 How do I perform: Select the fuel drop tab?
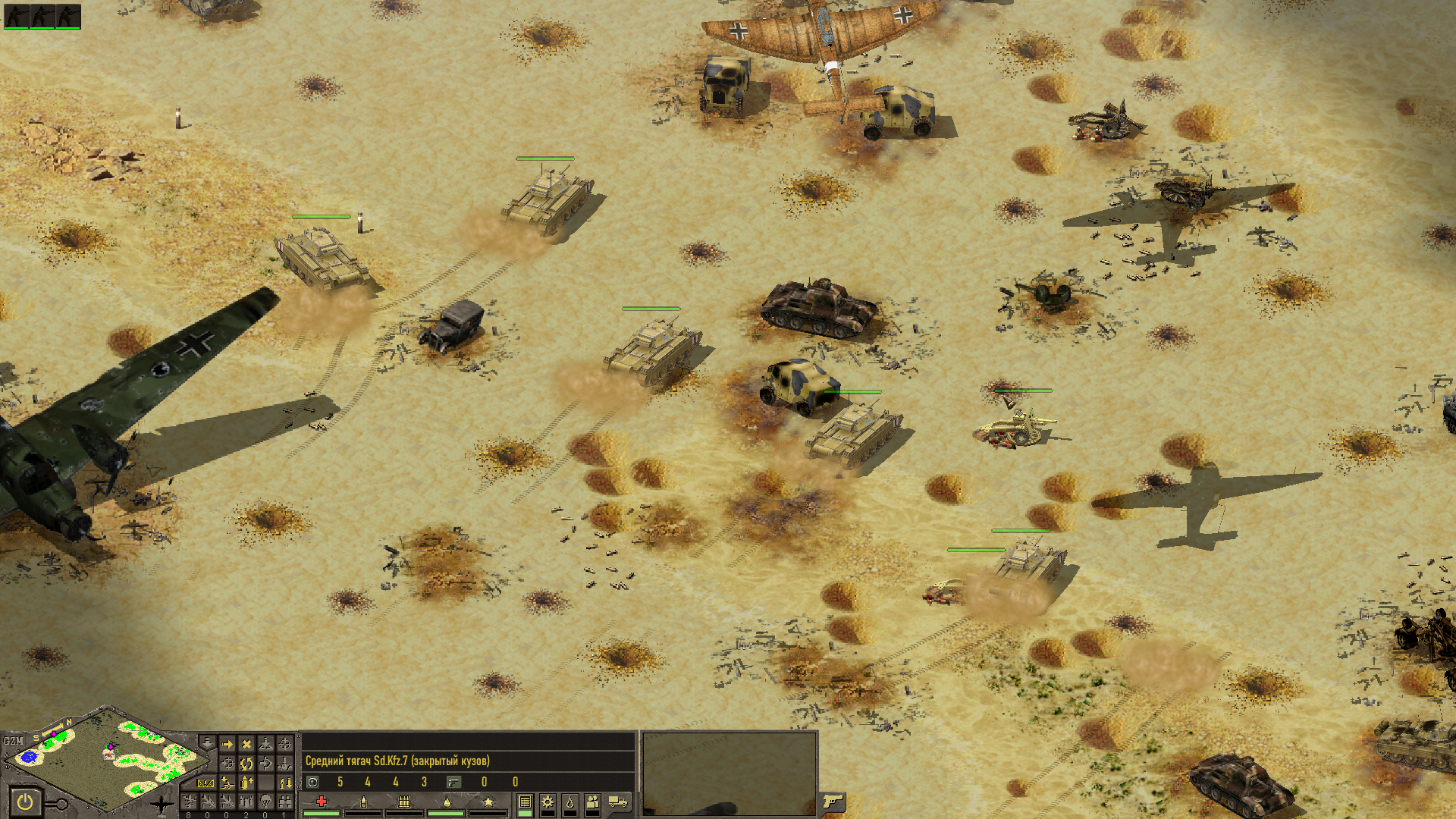click(570, 802)
